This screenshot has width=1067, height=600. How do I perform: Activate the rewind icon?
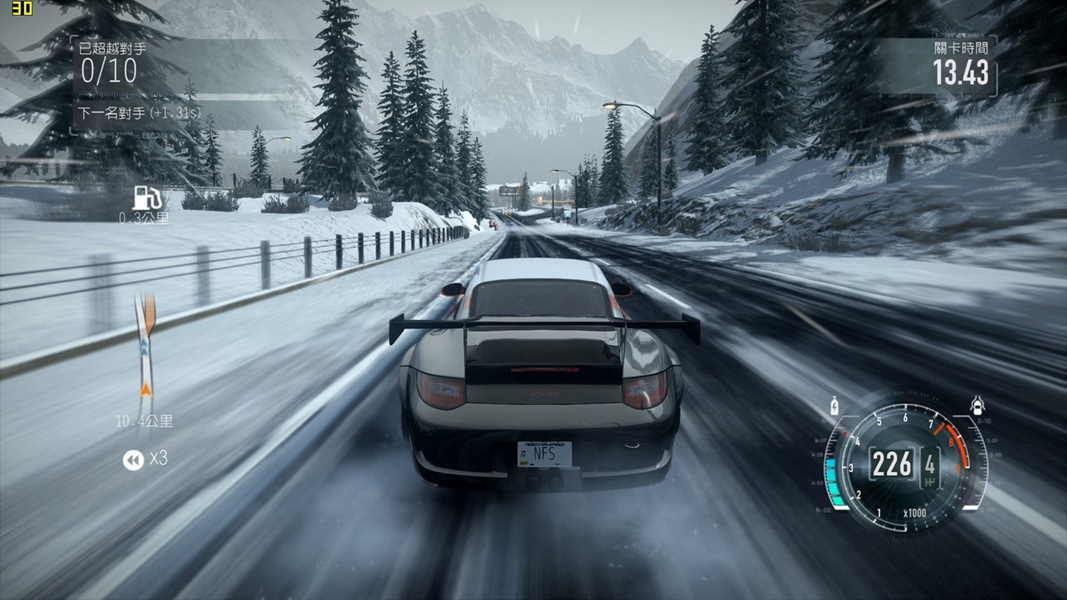pos(132,459)
